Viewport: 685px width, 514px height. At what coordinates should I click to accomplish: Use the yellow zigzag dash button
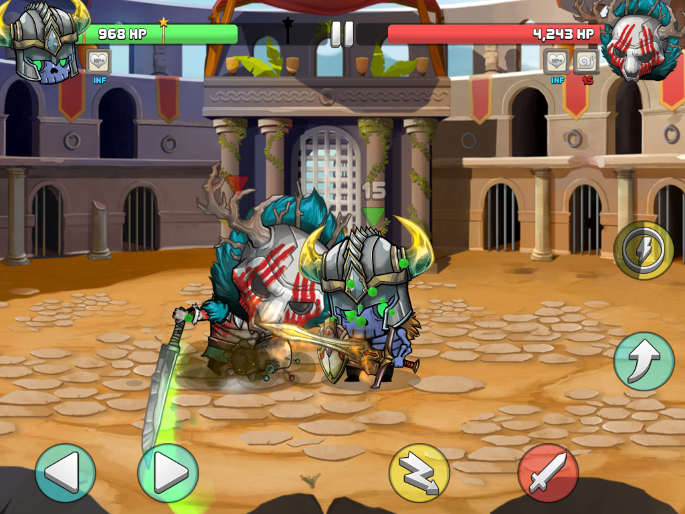coord(418,472)
